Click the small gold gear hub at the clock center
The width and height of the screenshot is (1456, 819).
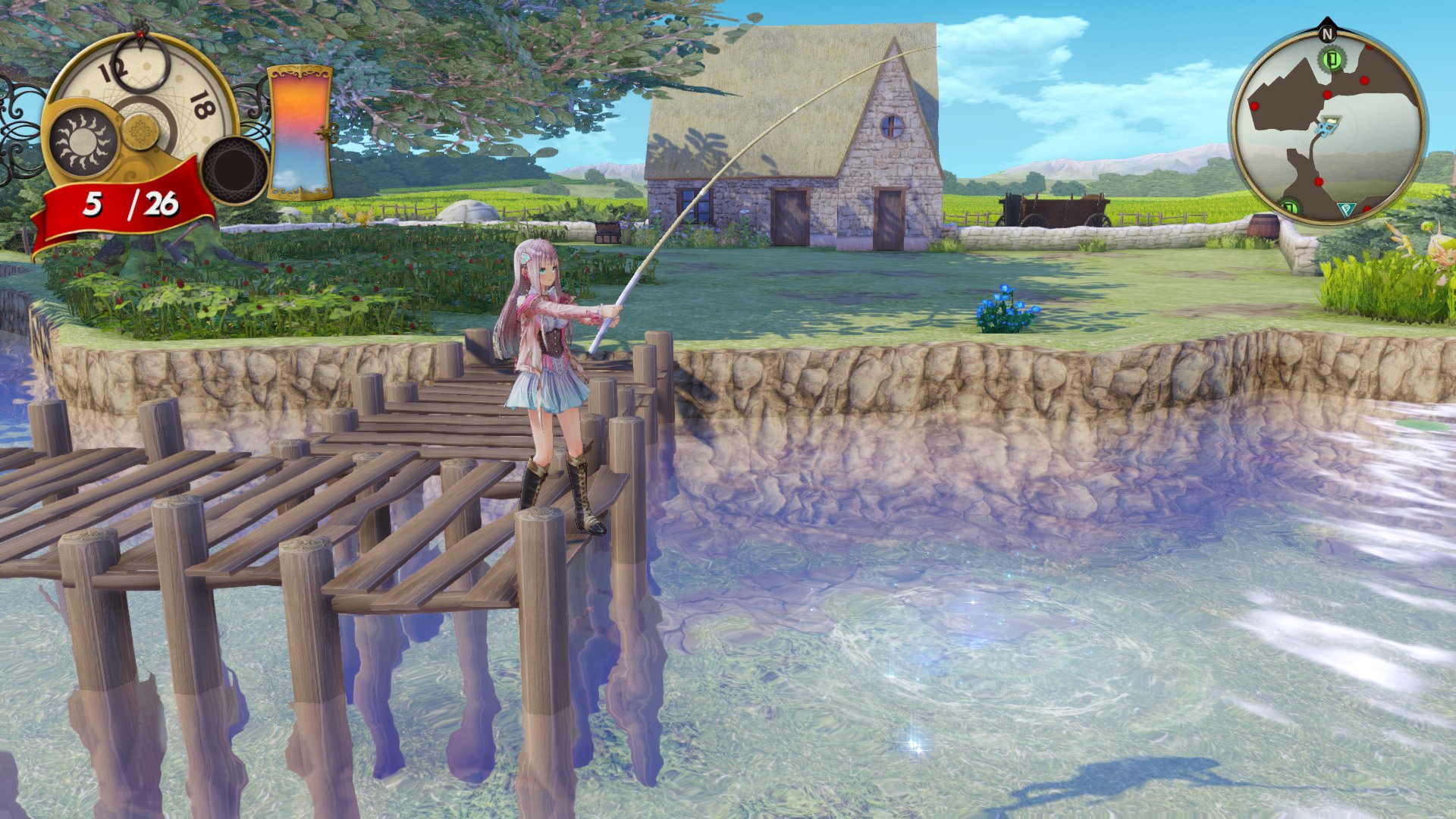140,131
